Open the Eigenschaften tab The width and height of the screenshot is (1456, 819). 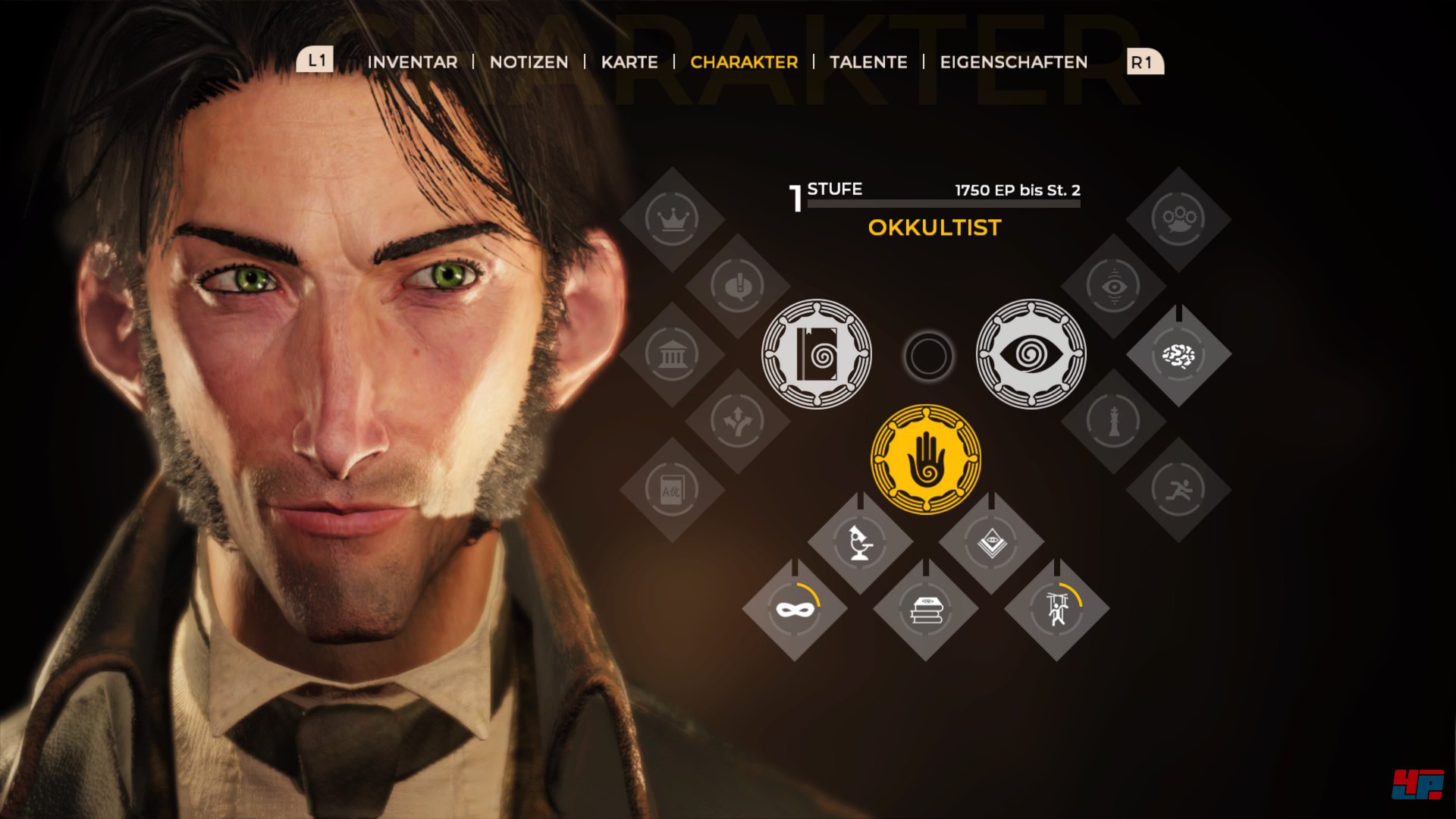click(x=1014, y=62)
